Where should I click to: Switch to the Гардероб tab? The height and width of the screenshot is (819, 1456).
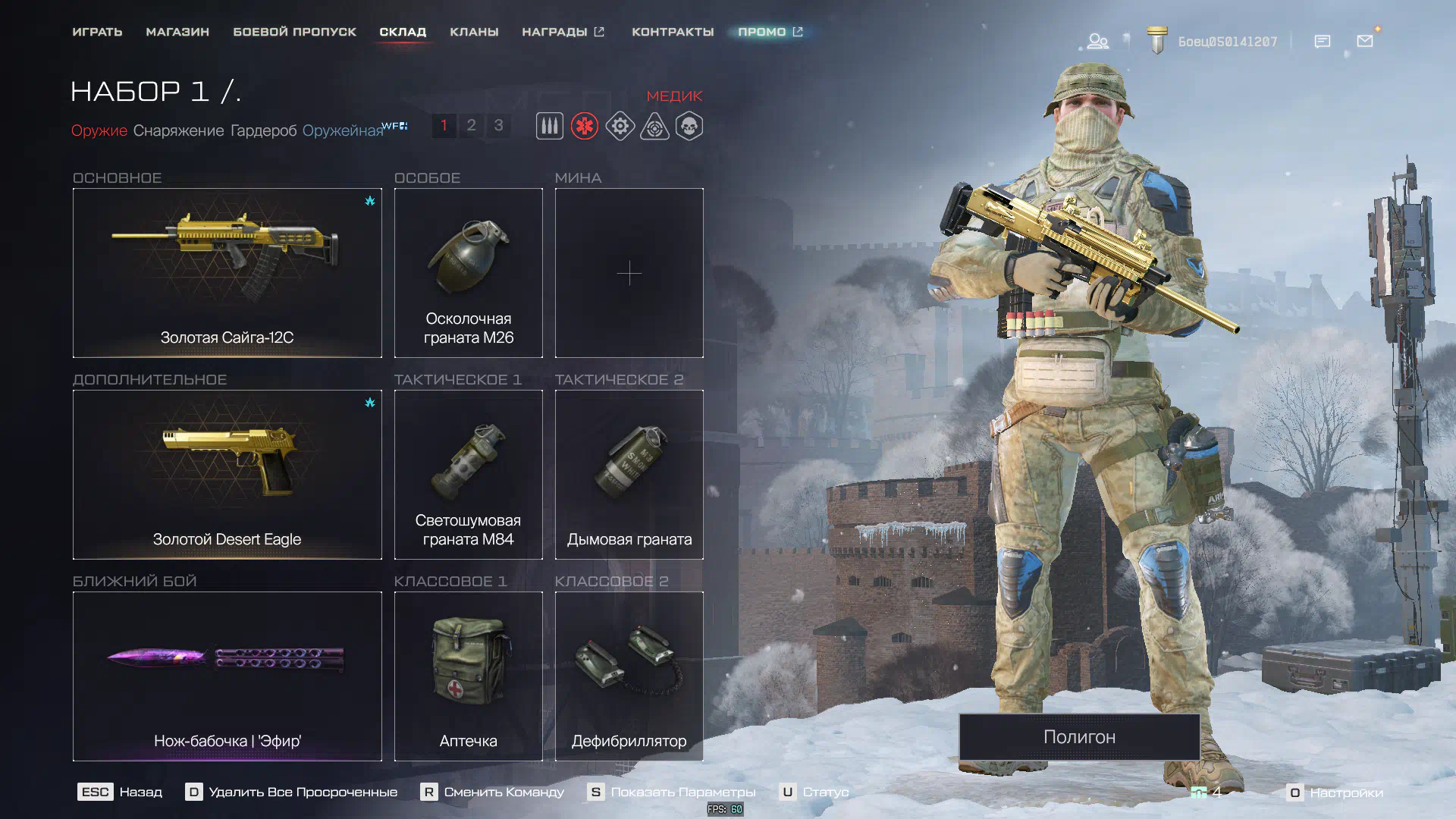[263, 130]
